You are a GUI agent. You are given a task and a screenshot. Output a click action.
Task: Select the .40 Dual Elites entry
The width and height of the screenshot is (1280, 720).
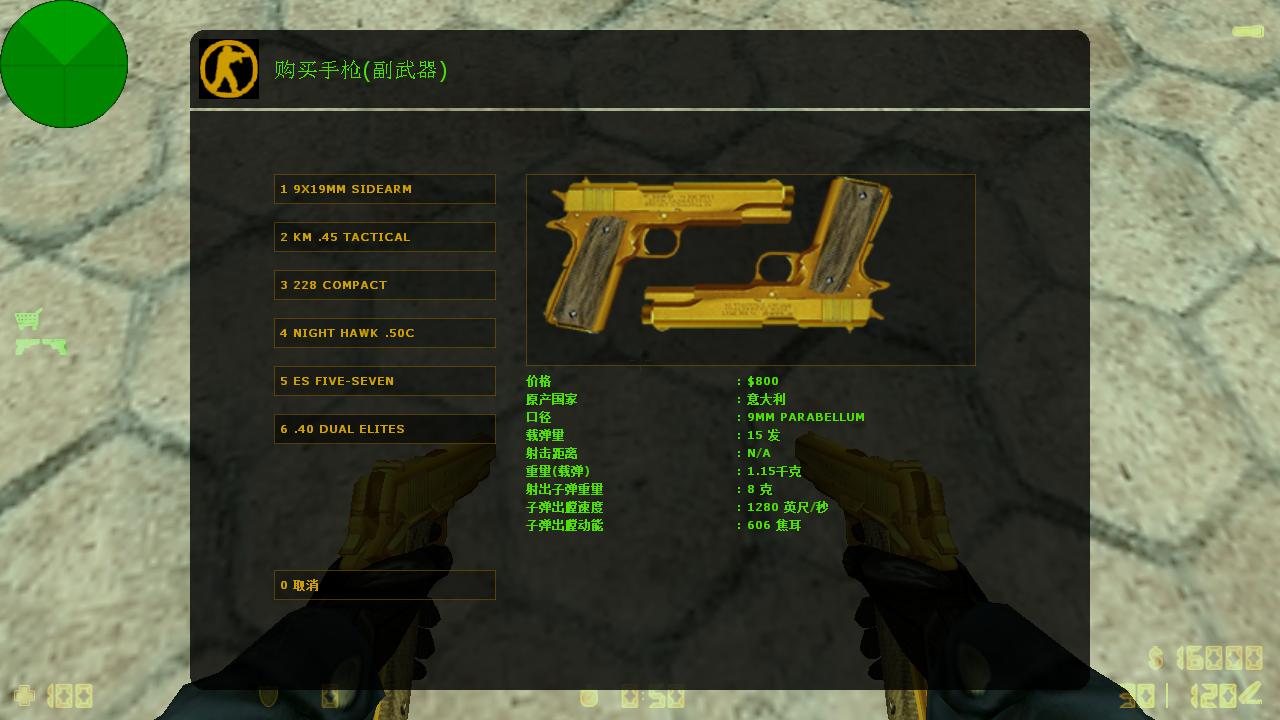click(384, 429)
